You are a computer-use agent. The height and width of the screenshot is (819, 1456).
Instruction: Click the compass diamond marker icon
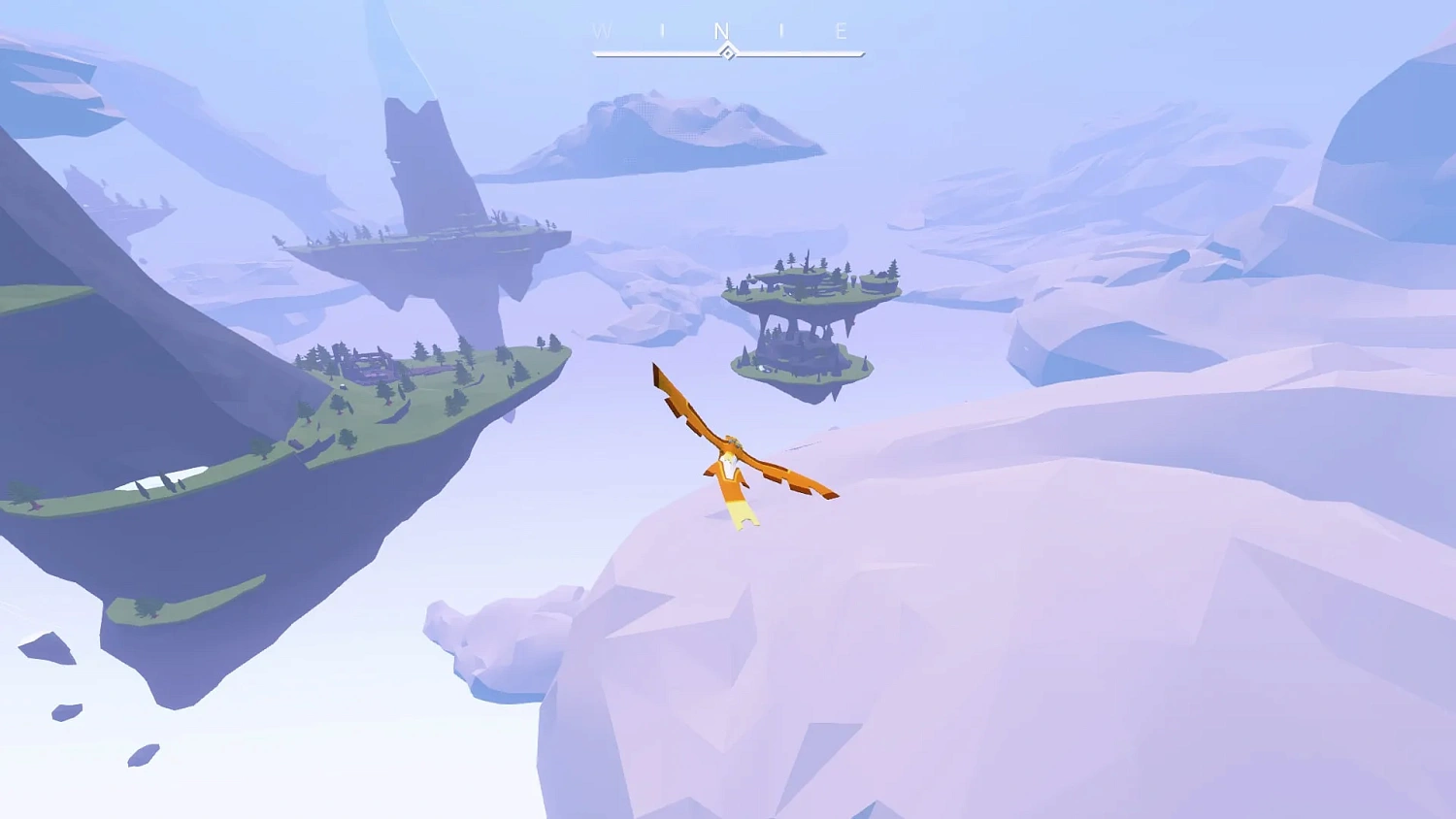(728, 52)
